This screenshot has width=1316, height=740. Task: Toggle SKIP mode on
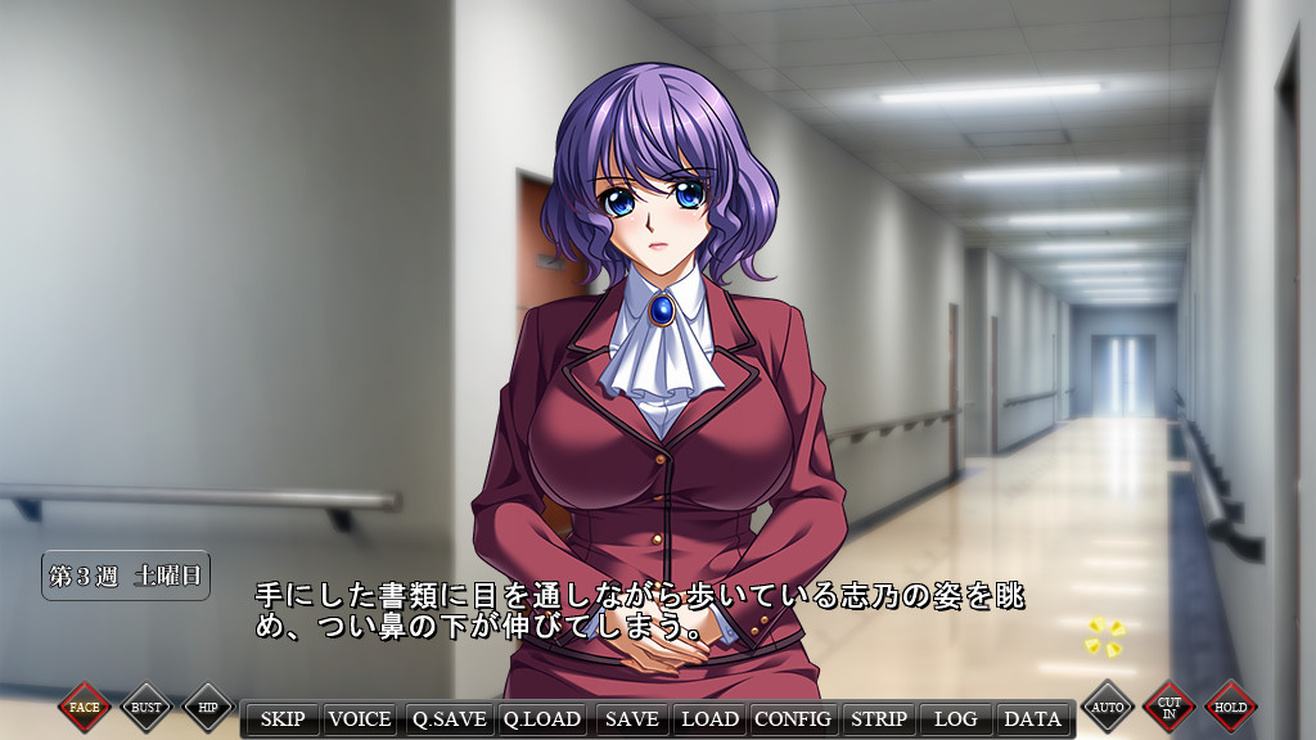pos(282,719)
